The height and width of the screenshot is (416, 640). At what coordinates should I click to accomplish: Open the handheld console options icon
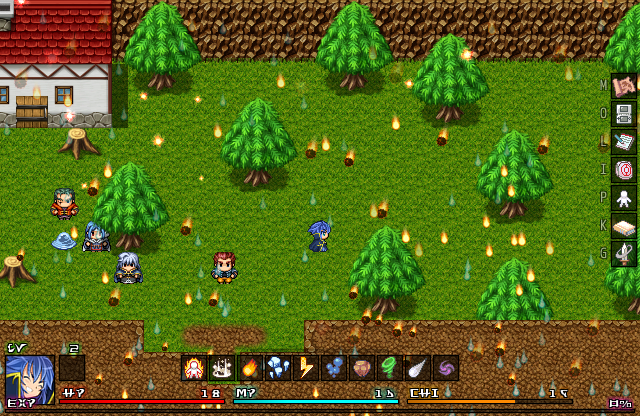click(624, 114)
